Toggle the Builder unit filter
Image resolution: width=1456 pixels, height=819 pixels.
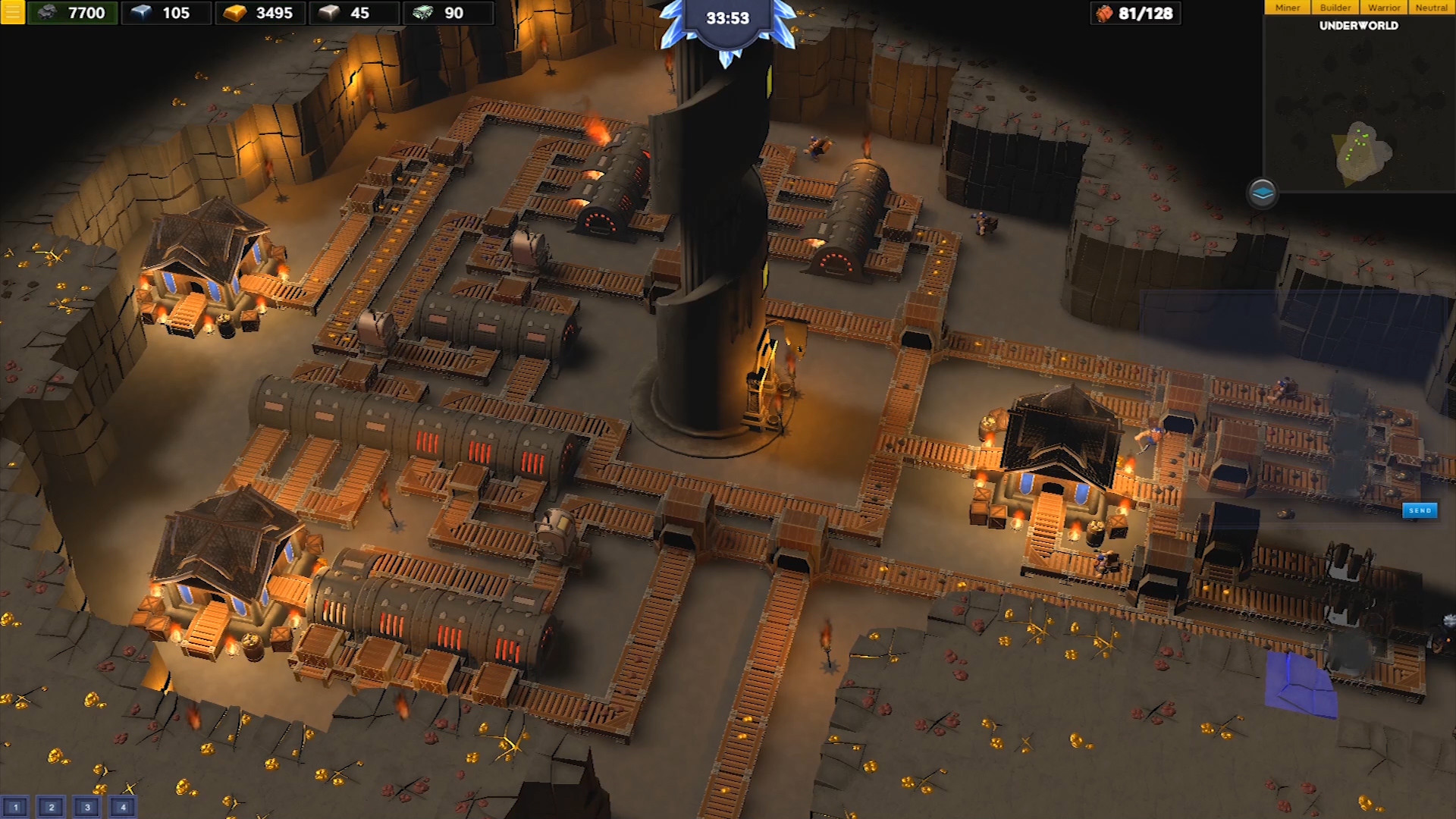coord(1335,7)
